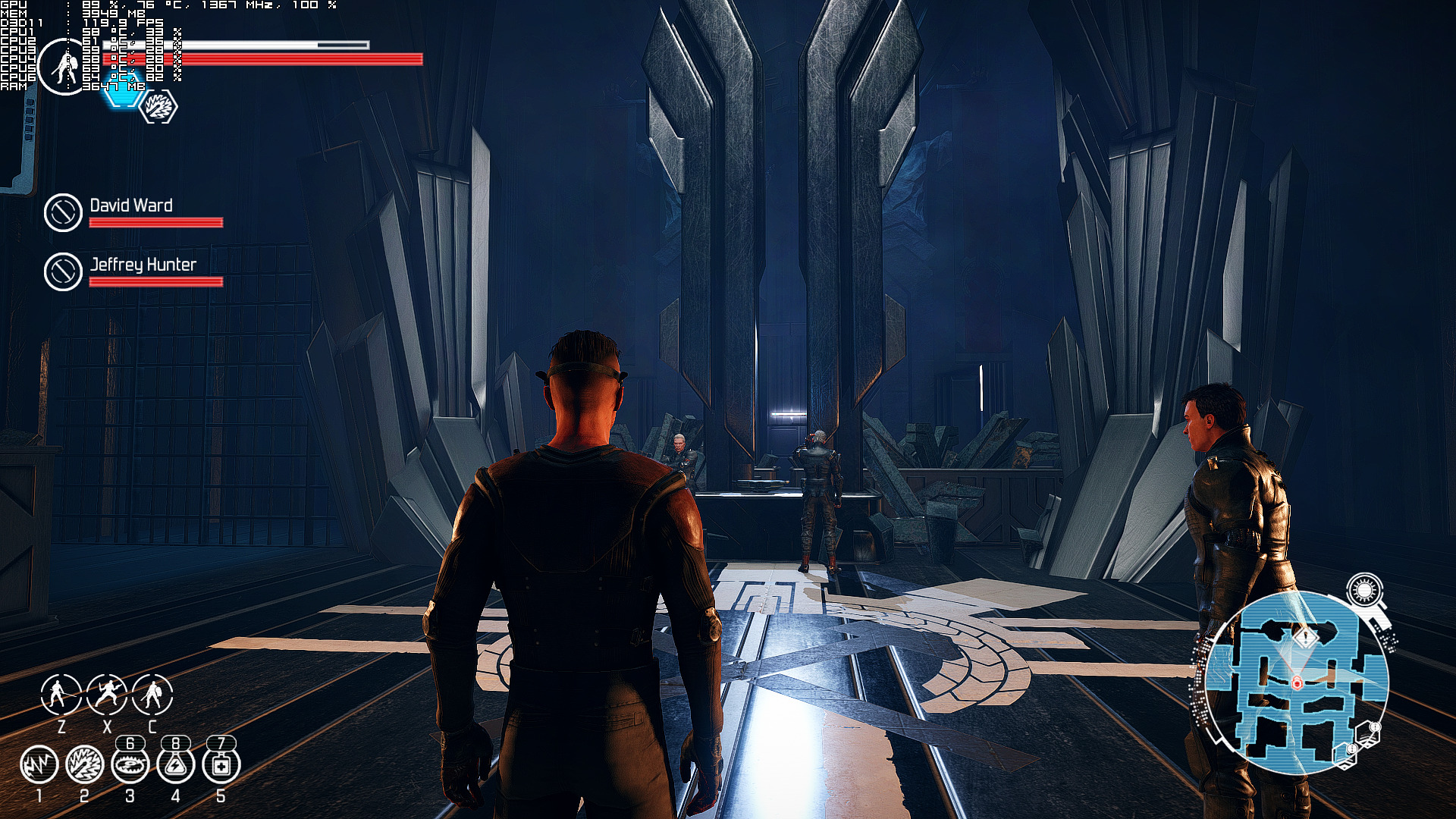Open the circular minimap

1297,682
